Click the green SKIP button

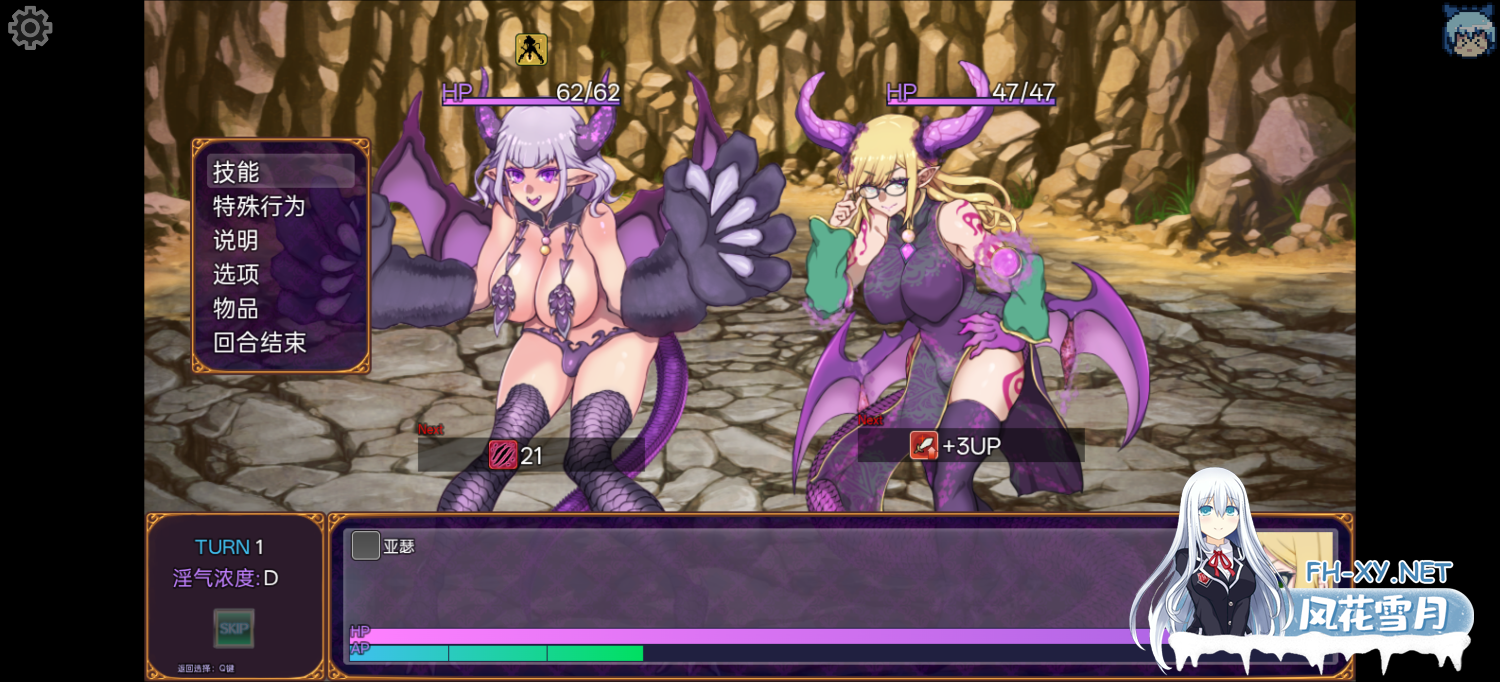[234, 628]
